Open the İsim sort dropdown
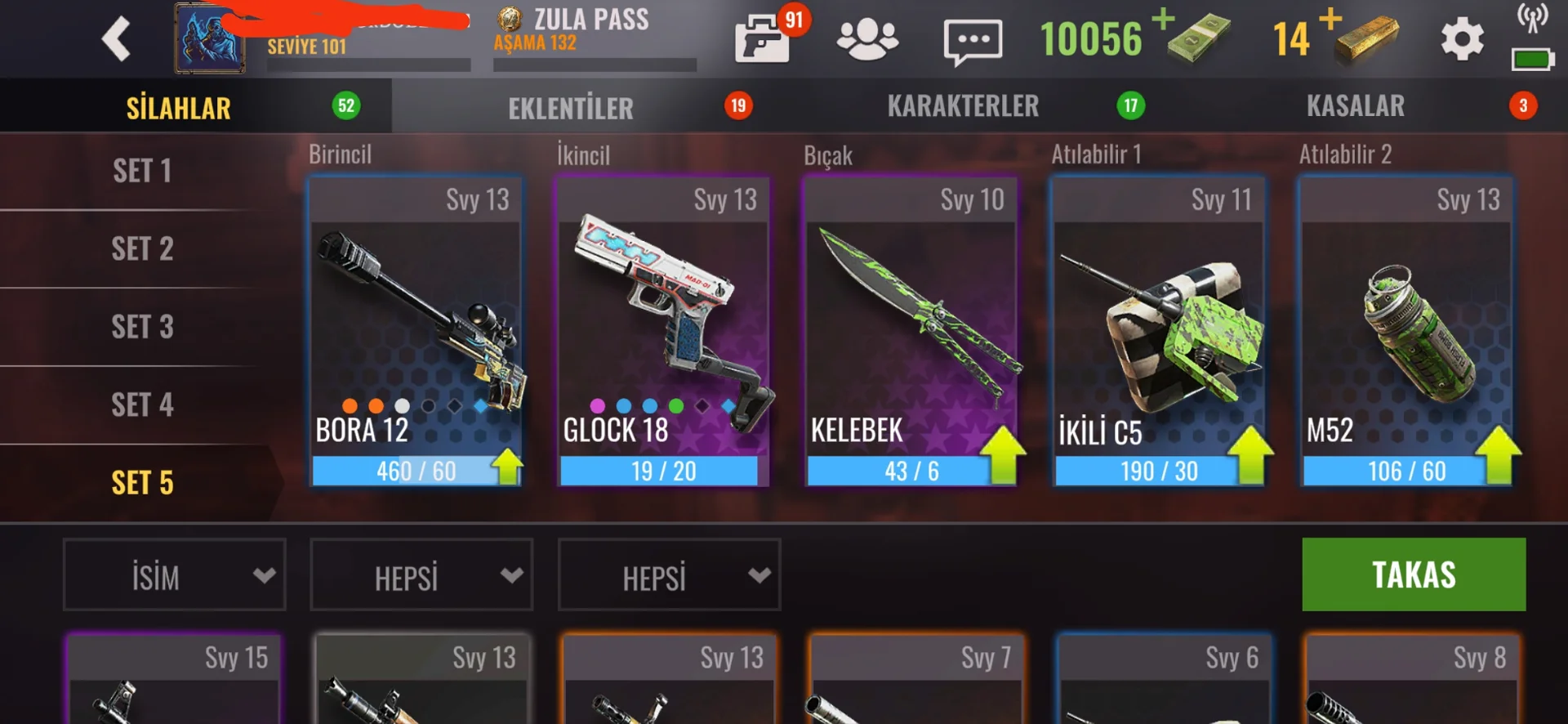Screen dimensions: 1568x724 pos(175,575)
